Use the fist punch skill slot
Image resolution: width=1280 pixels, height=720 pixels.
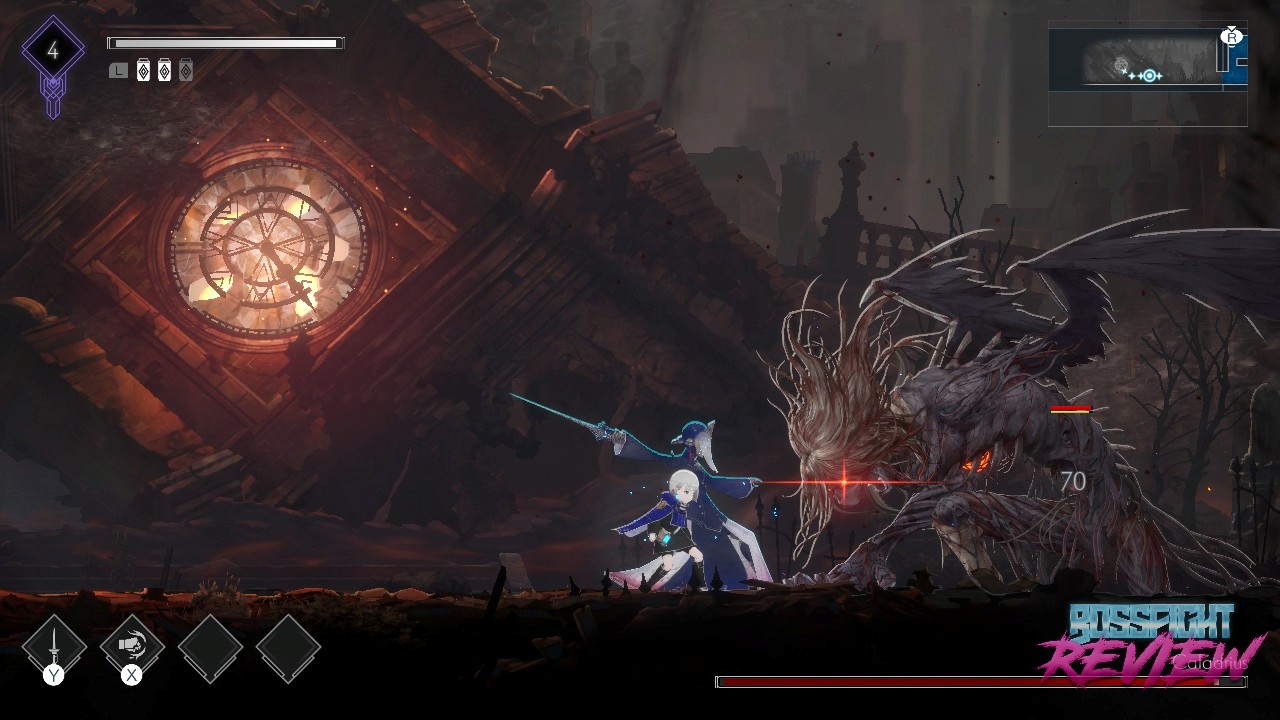pos(131,647)
